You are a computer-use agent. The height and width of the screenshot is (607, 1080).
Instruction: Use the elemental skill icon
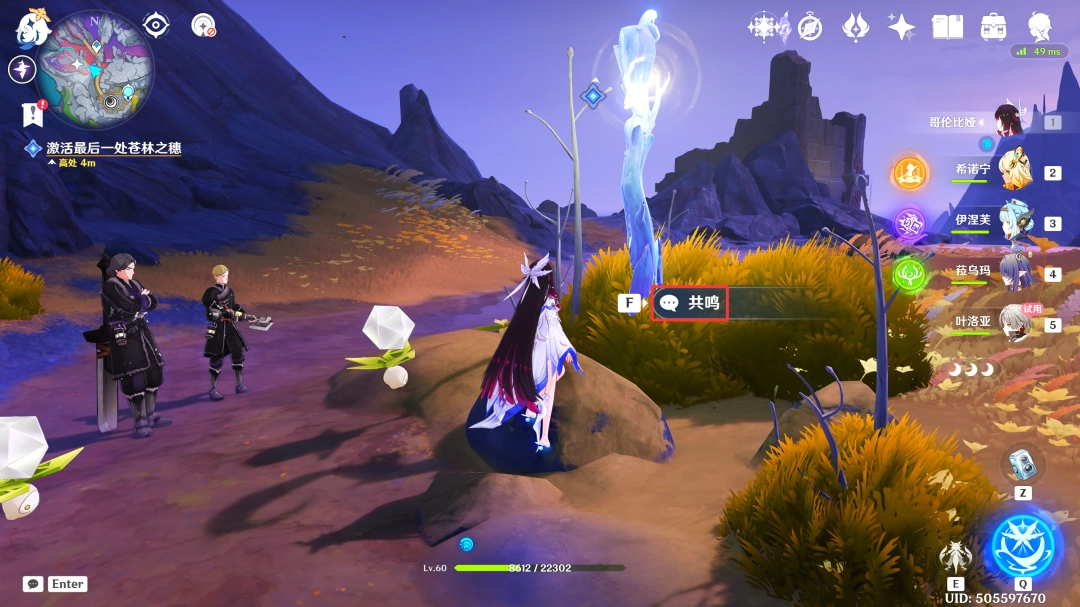(955, 556)
